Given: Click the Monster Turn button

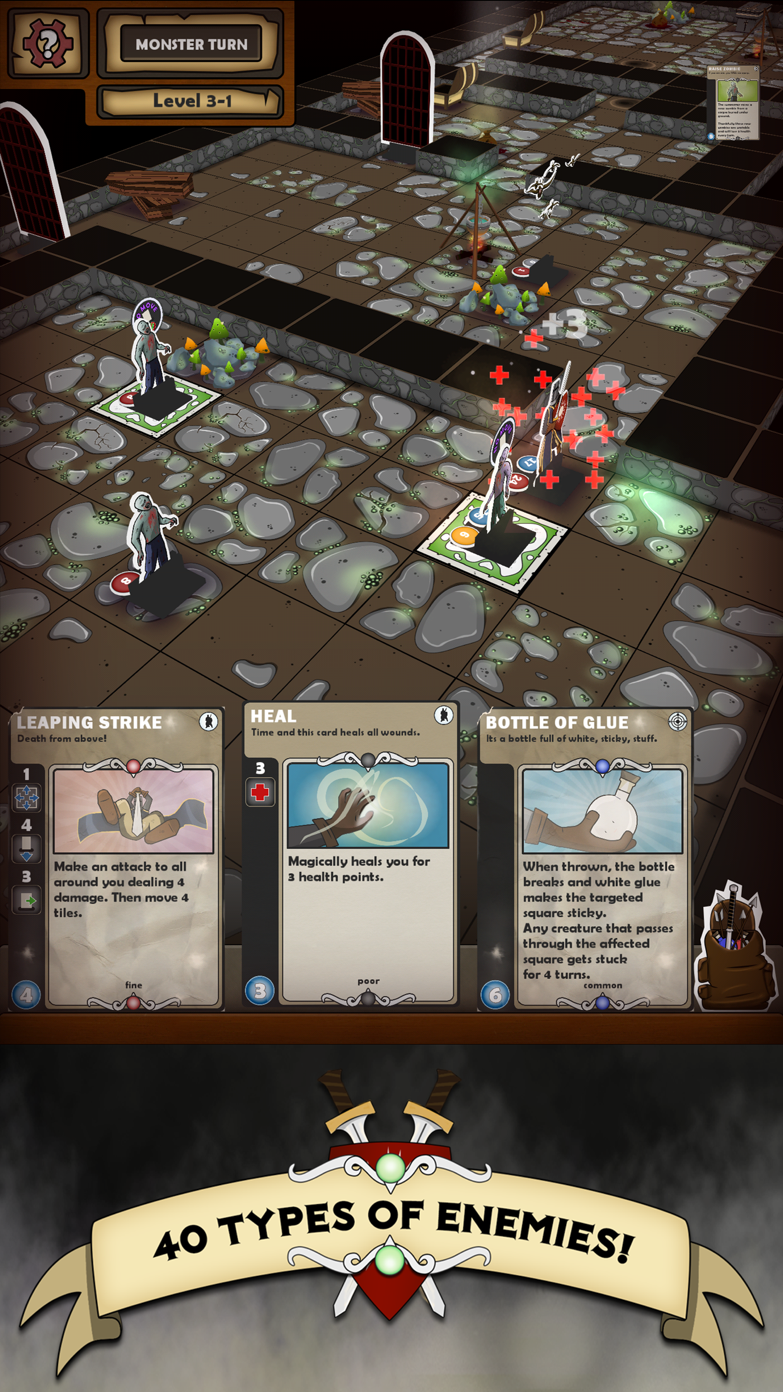Looking at the screenshot, I should coord(190,44).
